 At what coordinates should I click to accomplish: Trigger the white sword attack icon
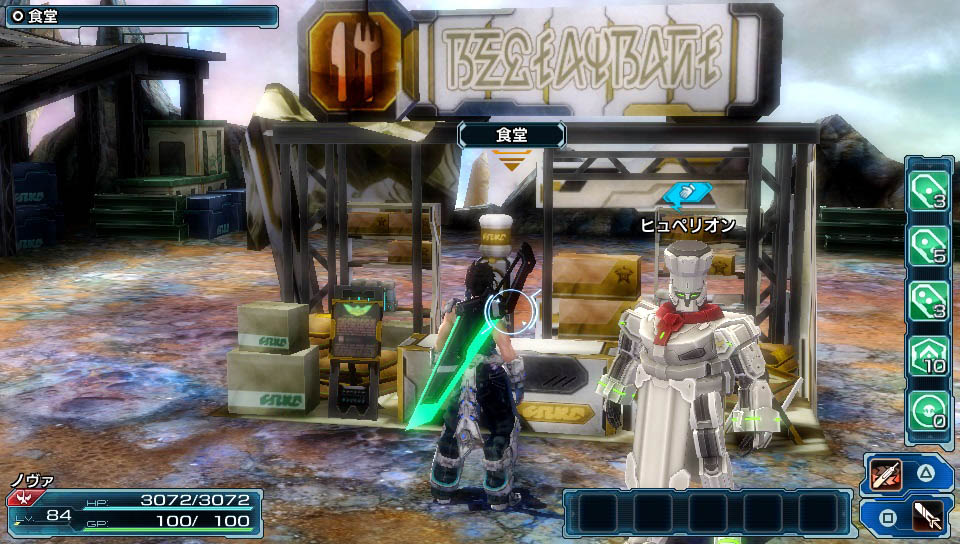click(929, 518)
